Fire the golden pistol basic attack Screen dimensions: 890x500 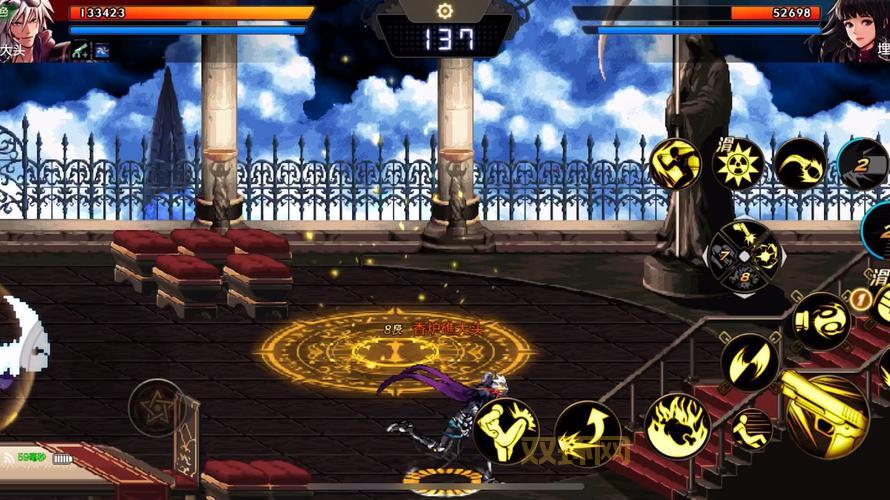(825, 411)
